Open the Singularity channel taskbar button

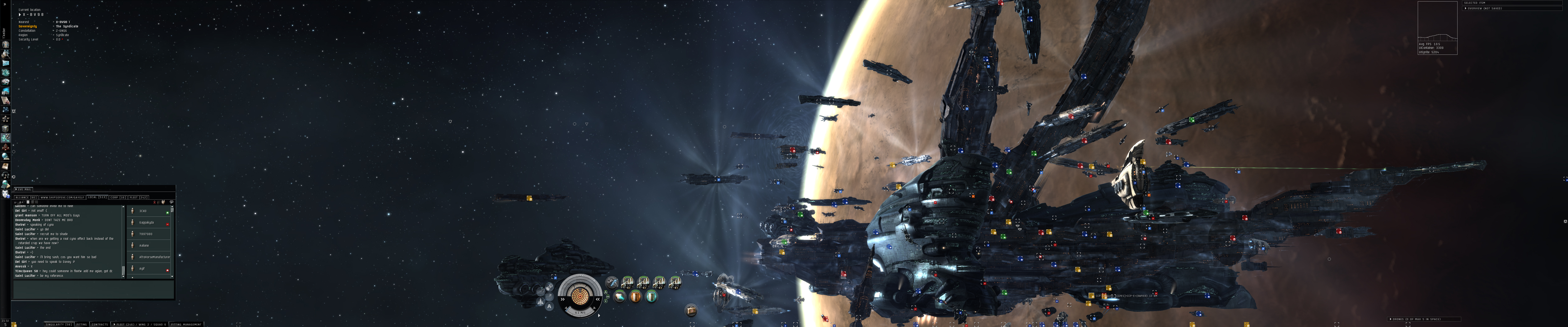[59, 325]
